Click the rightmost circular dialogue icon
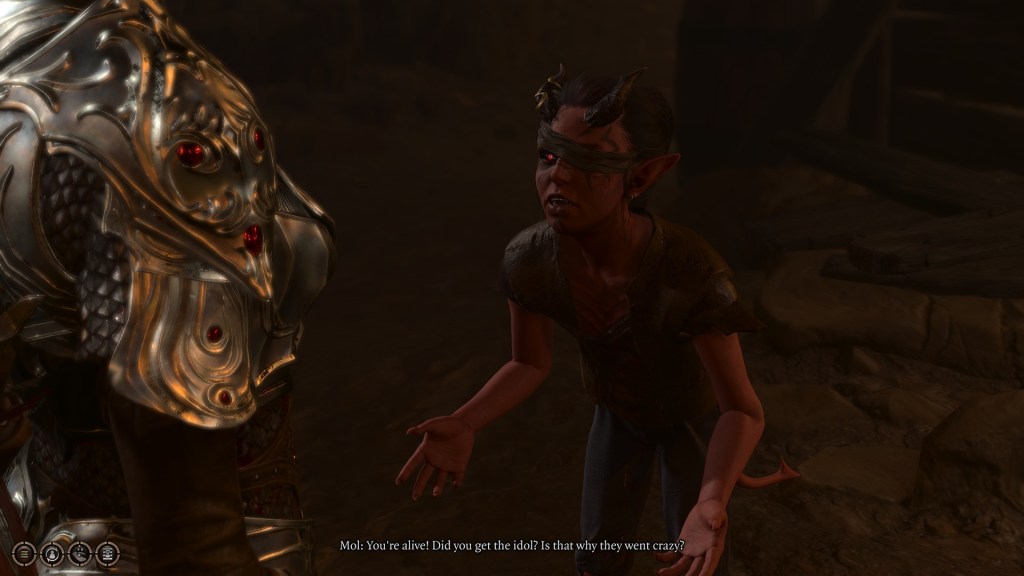1024x576 pixels. (x=107, y=552)
